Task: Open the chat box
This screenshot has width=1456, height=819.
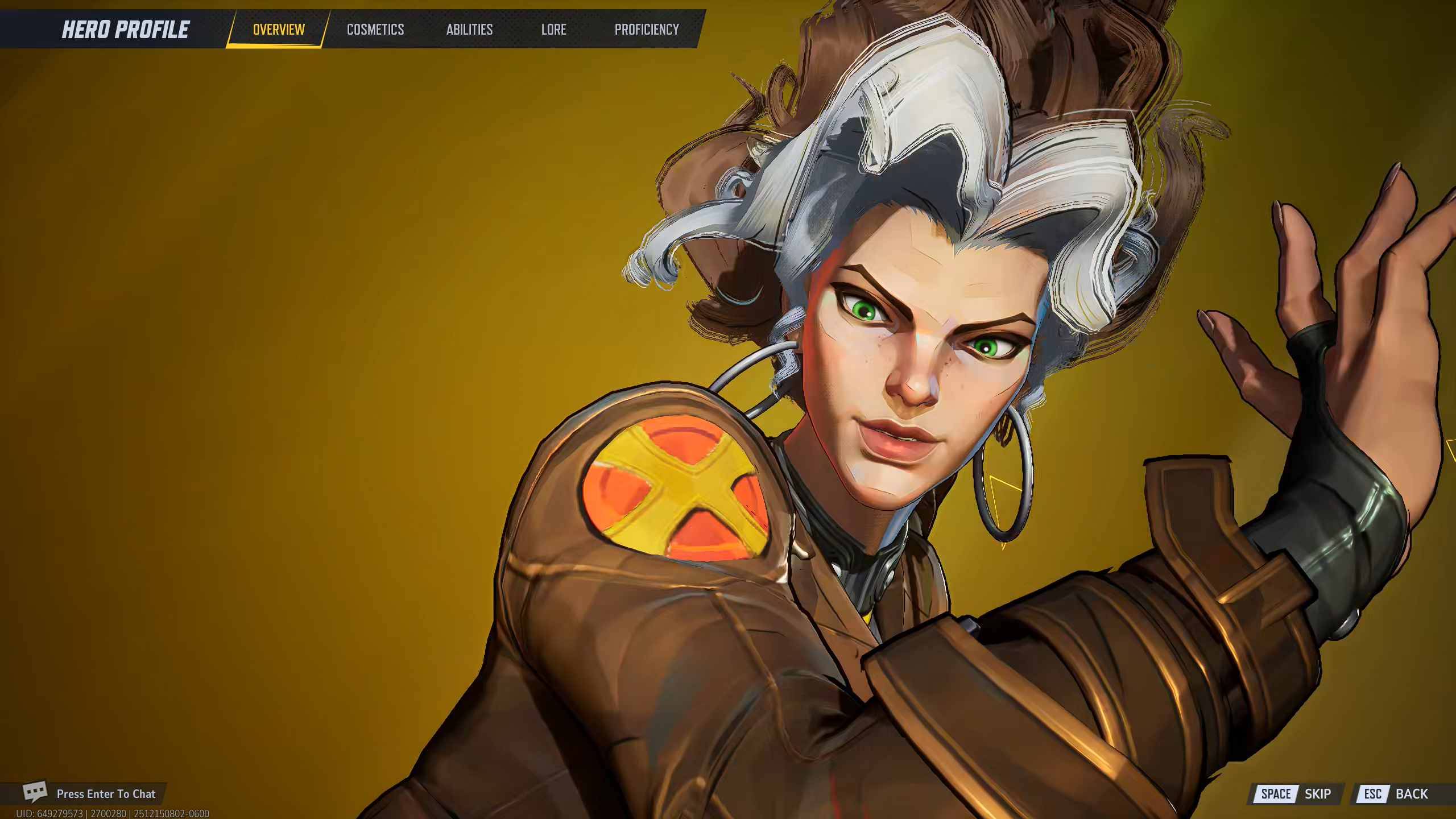Action: [91, 793]
